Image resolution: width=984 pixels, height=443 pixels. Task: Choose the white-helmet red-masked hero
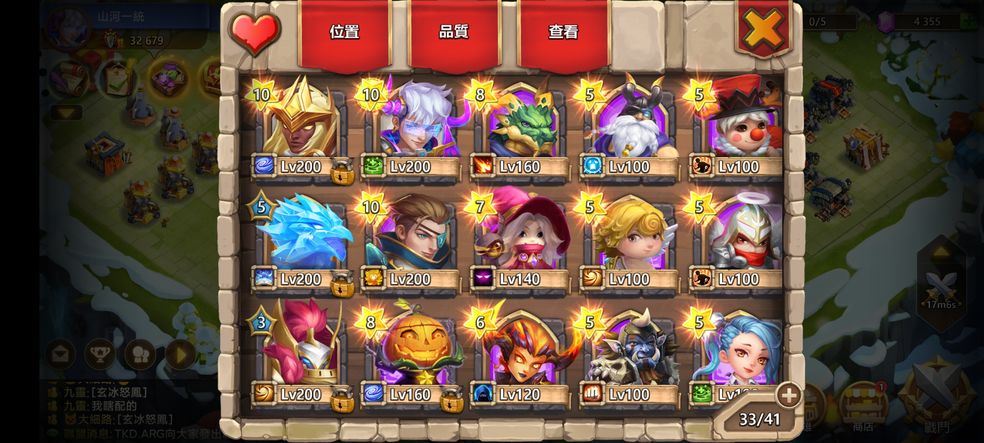coord(740,240)
